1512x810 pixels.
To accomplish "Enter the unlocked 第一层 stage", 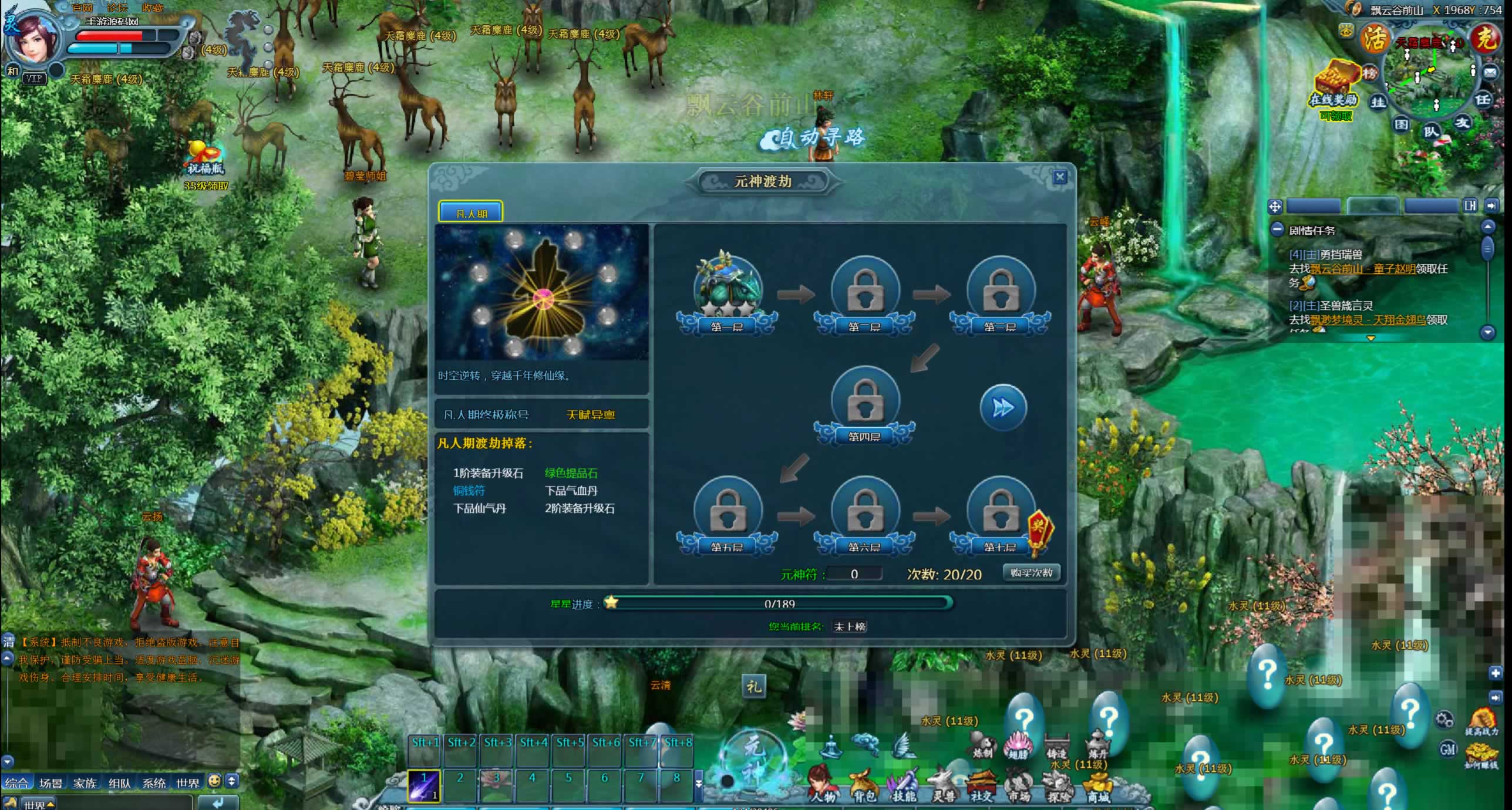I will [x=728, y=291].
